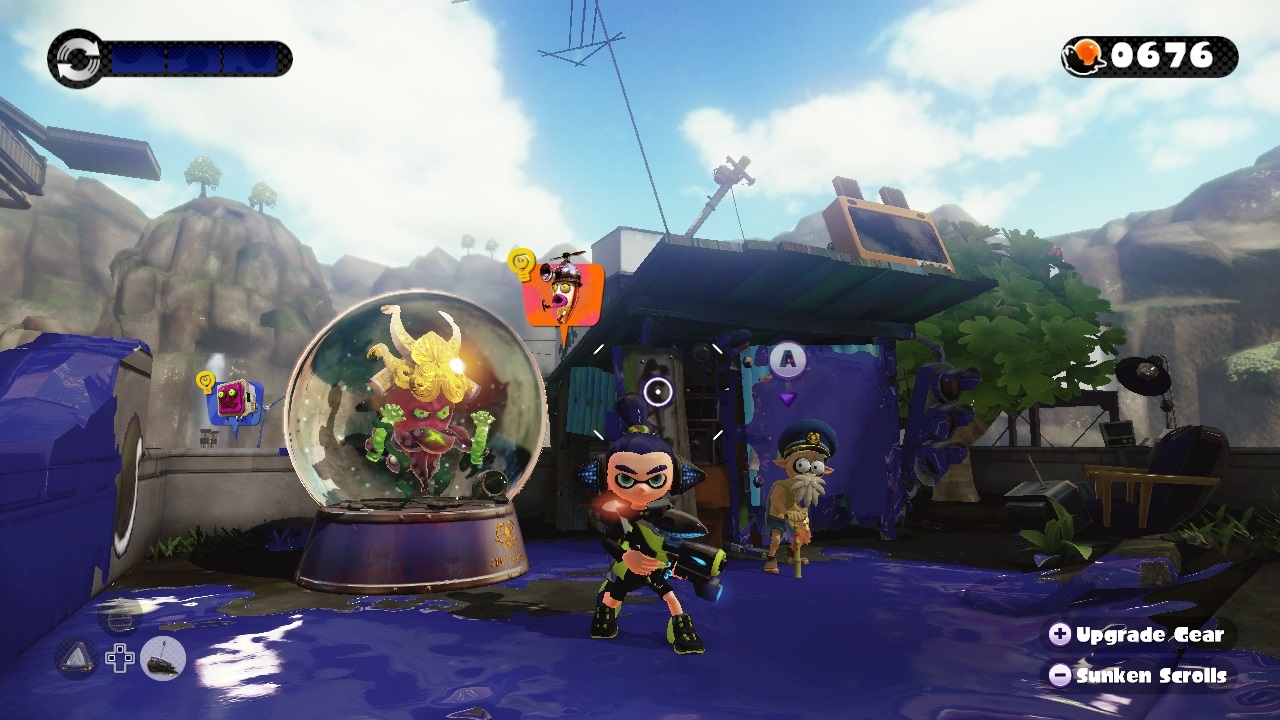Open the Upgrade Gear menu
The height and width of the screenshot is (720, 1280).
click(x=1137, y=634)
